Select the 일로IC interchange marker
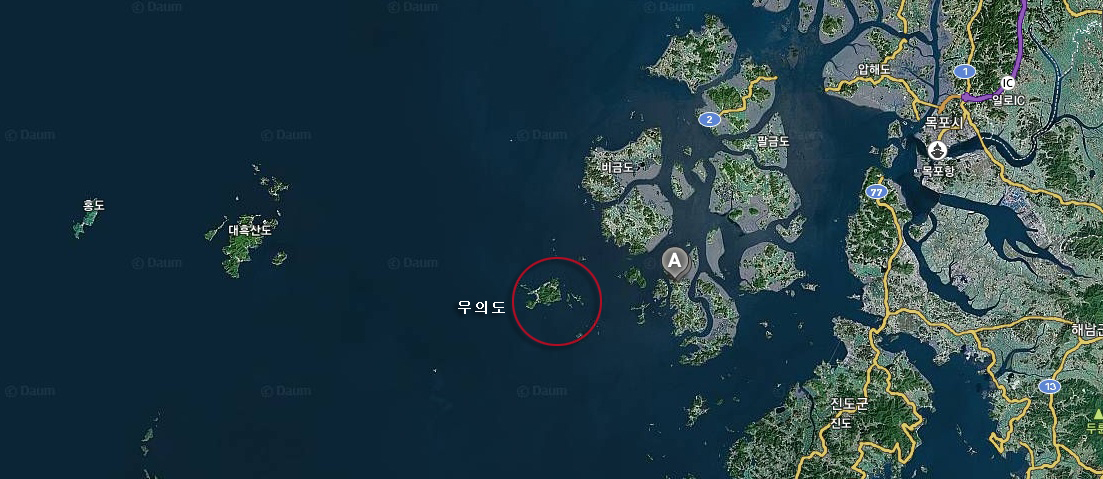1103x479 pixels. pyautogui.click(x=1008, y=83)
